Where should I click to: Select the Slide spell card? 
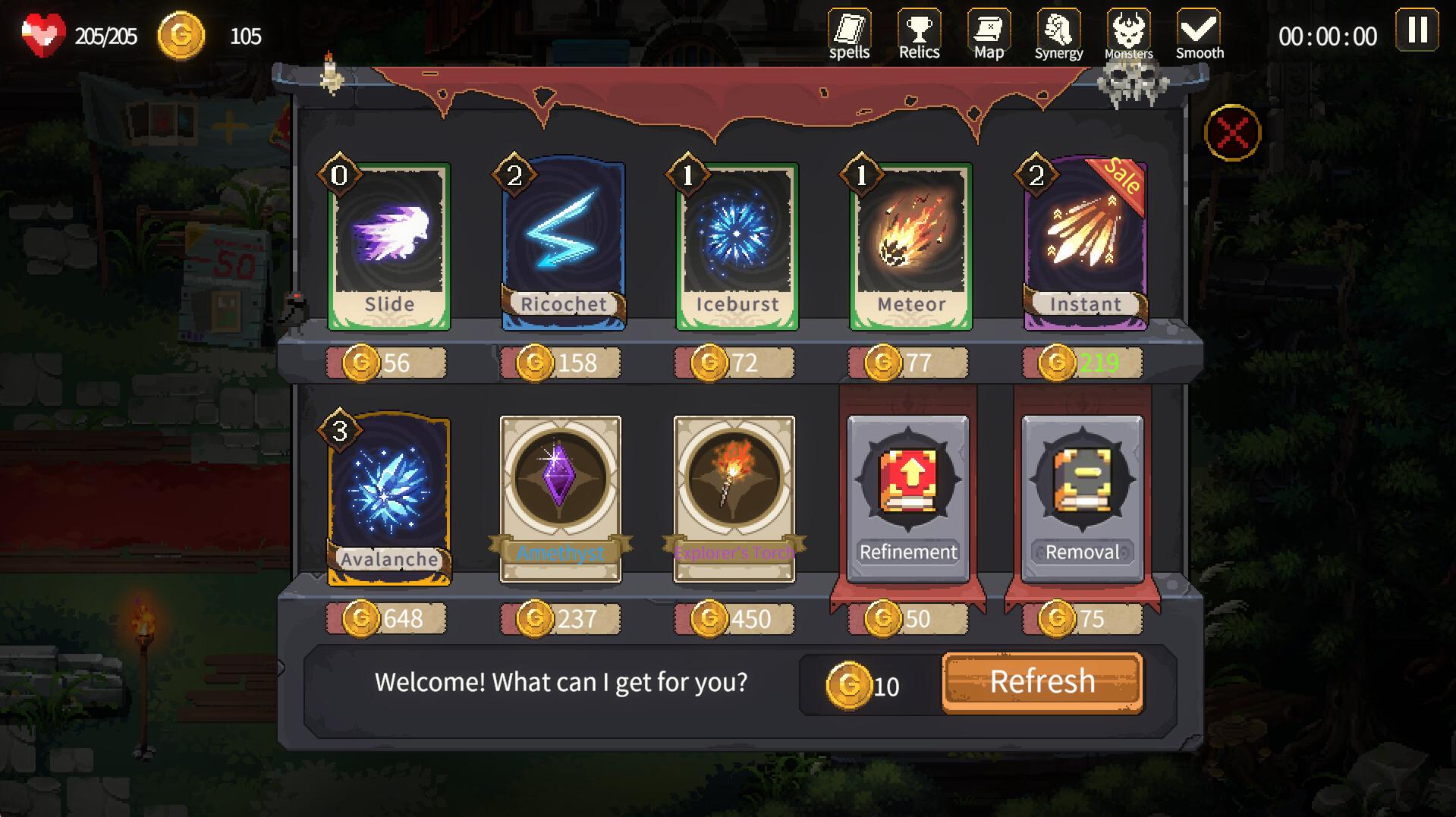click(389, 243)
